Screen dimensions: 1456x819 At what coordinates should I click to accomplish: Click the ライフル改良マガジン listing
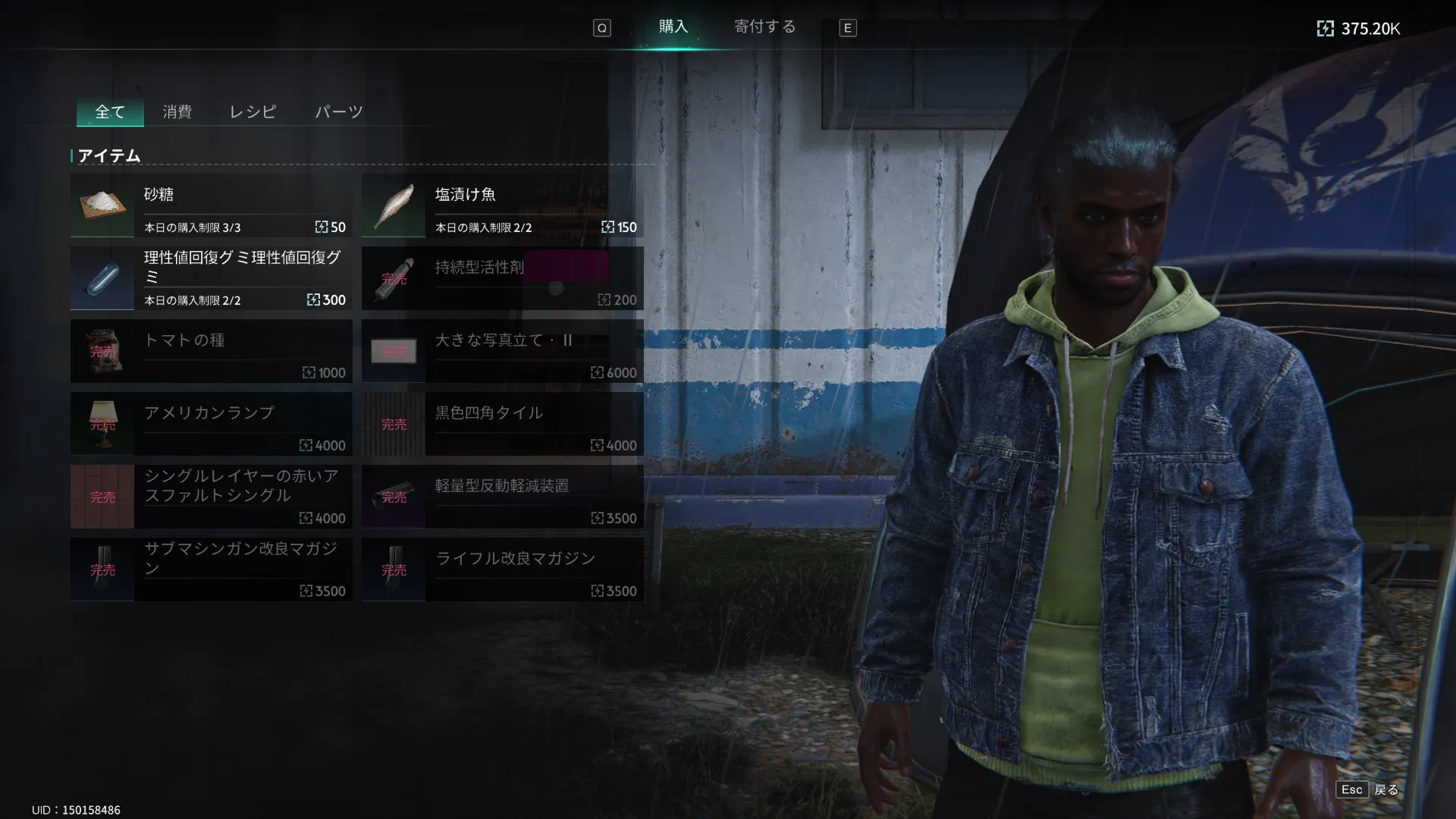click(502, 570)
